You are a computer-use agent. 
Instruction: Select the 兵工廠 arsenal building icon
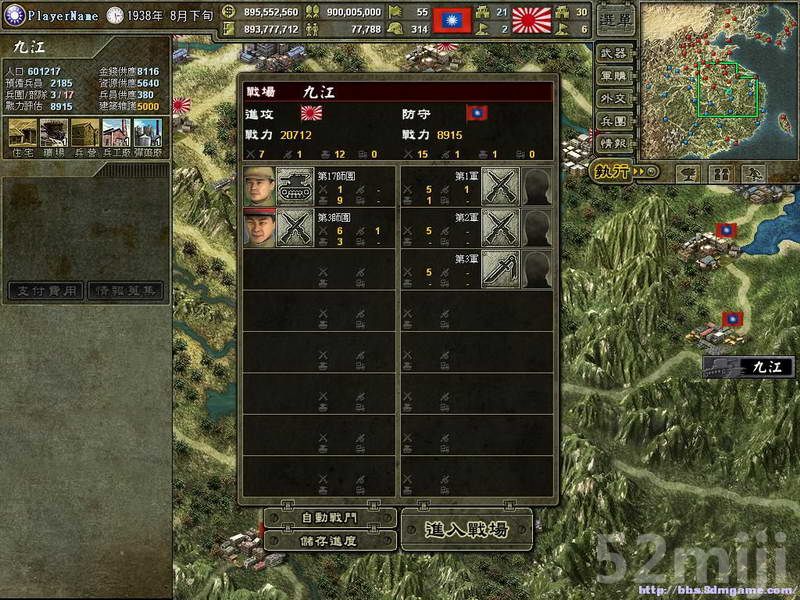tap(116, 135)
